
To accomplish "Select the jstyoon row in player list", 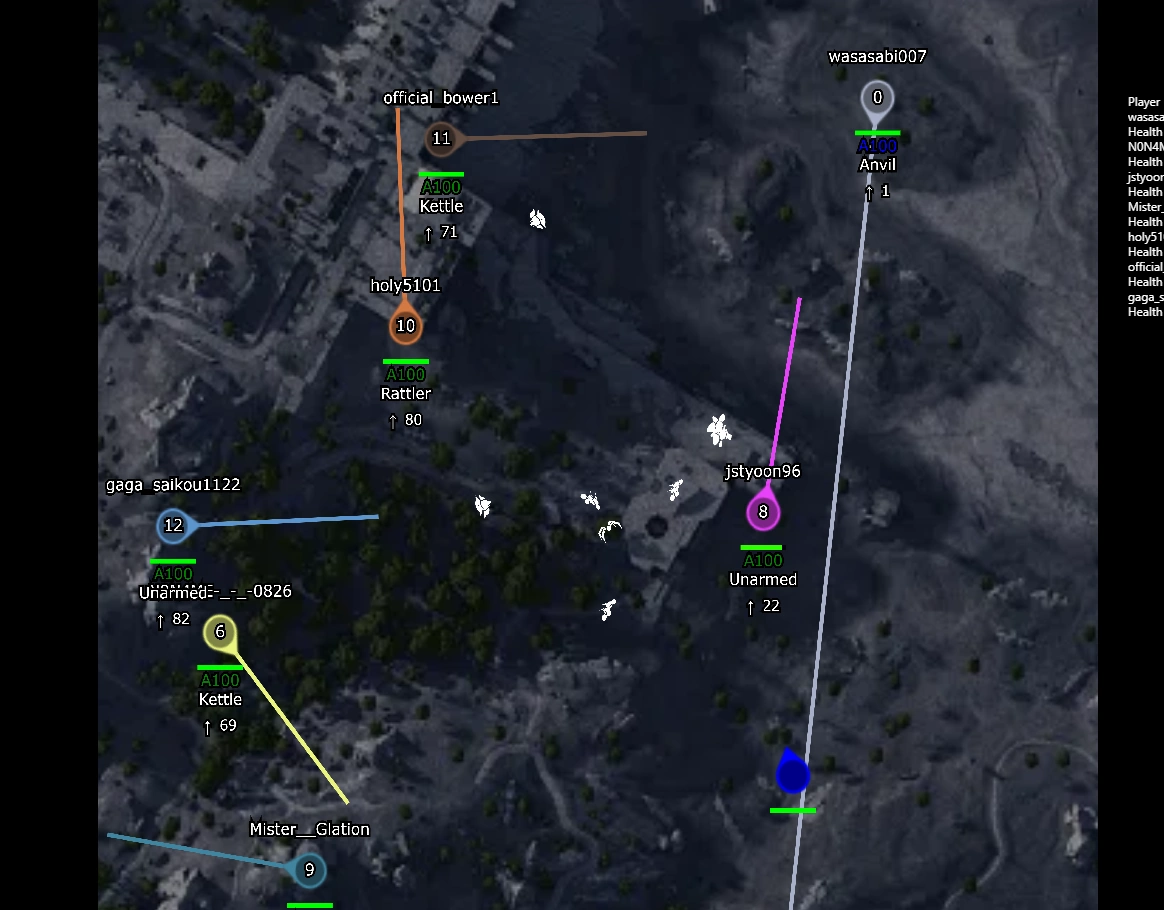I will coord(1145,177).
